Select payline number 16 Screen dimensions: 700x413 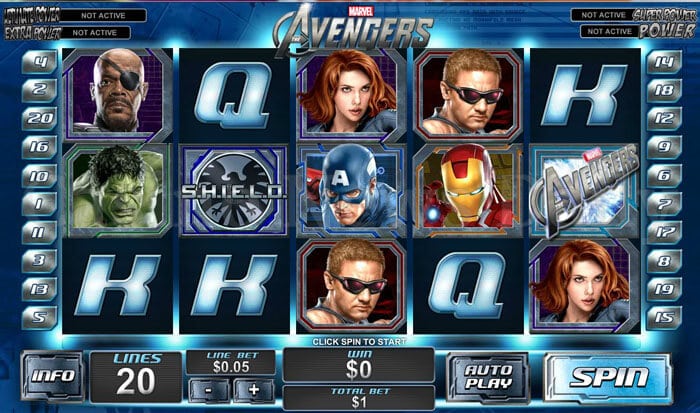pos(40,146)
